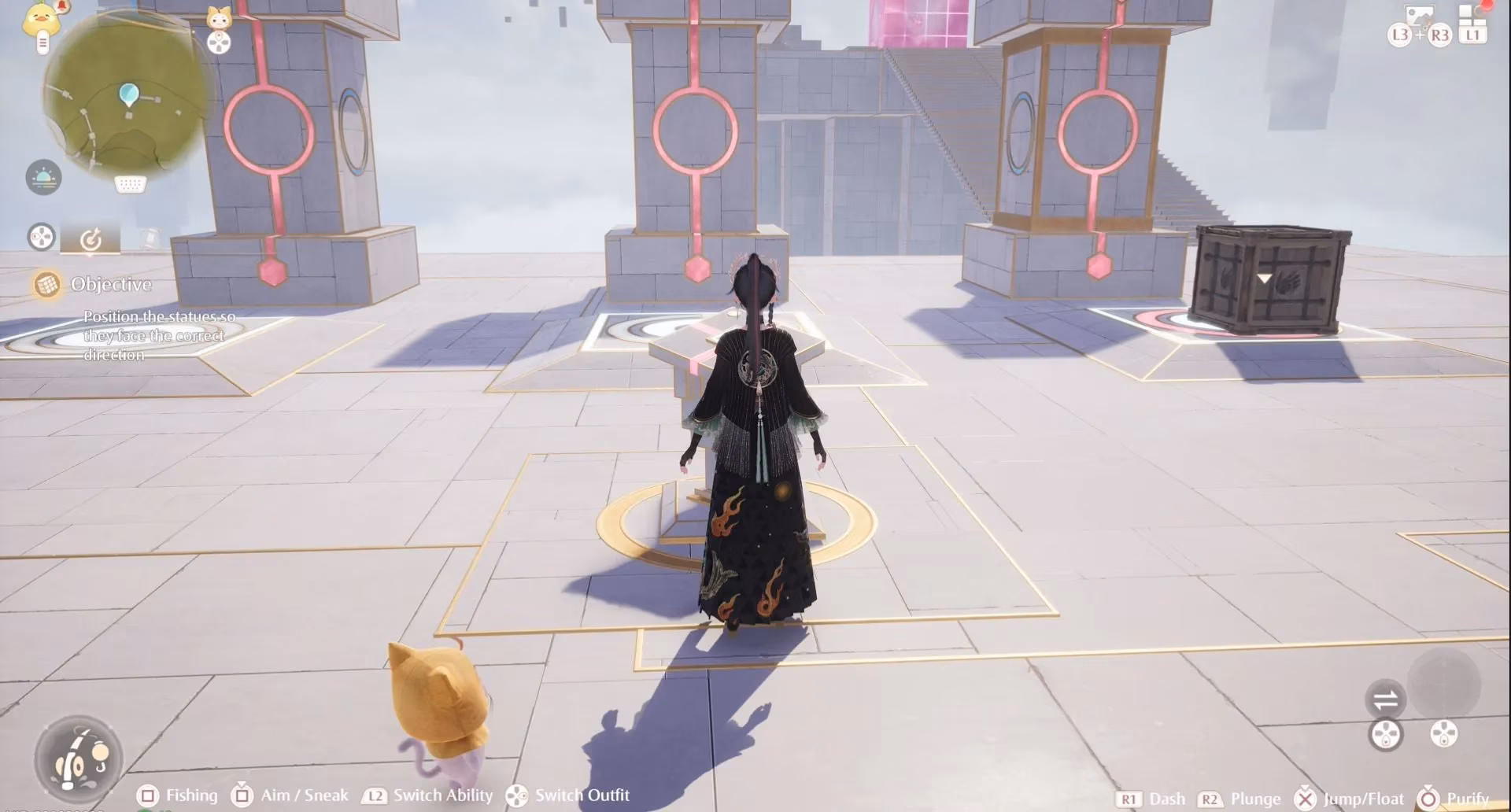Image resolution: width=1511 pixels, height=812 pixels.
Task: Select the weather and time icon
Action: 44,175
